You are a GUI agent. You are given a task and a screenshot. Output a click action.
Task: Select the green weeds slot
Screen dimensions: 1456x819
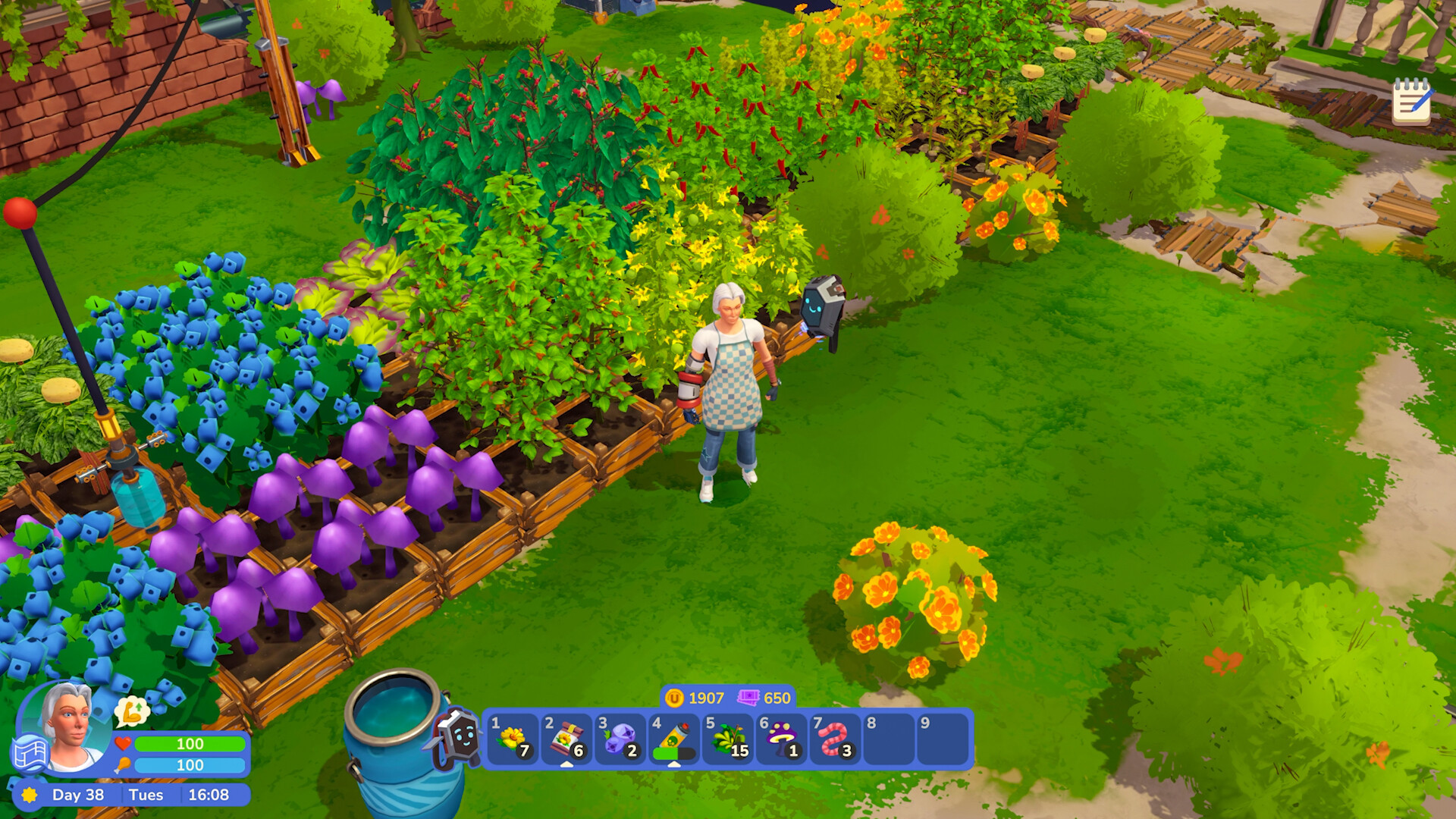tap(728, 738)
